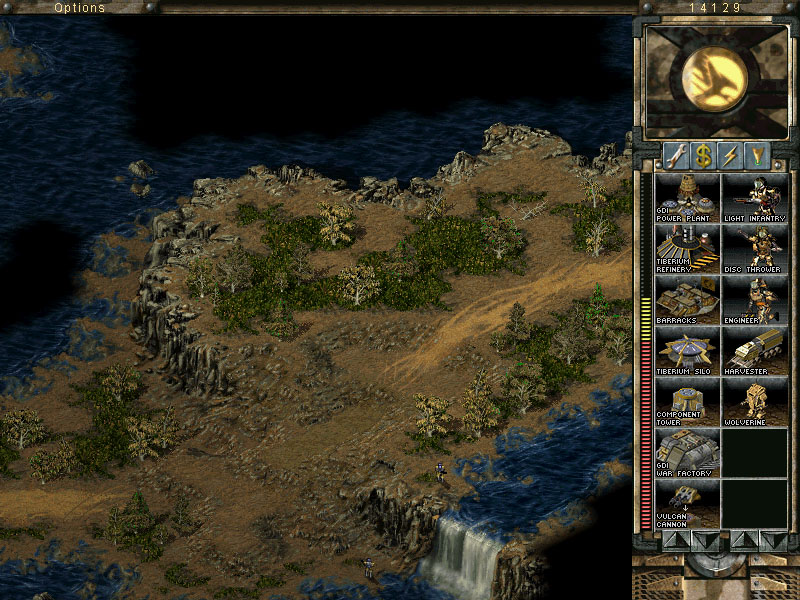Click the radar screen with eagle emblem
Image resolution: width=800 pixels, height=600 pixels.
pos(714,80)
